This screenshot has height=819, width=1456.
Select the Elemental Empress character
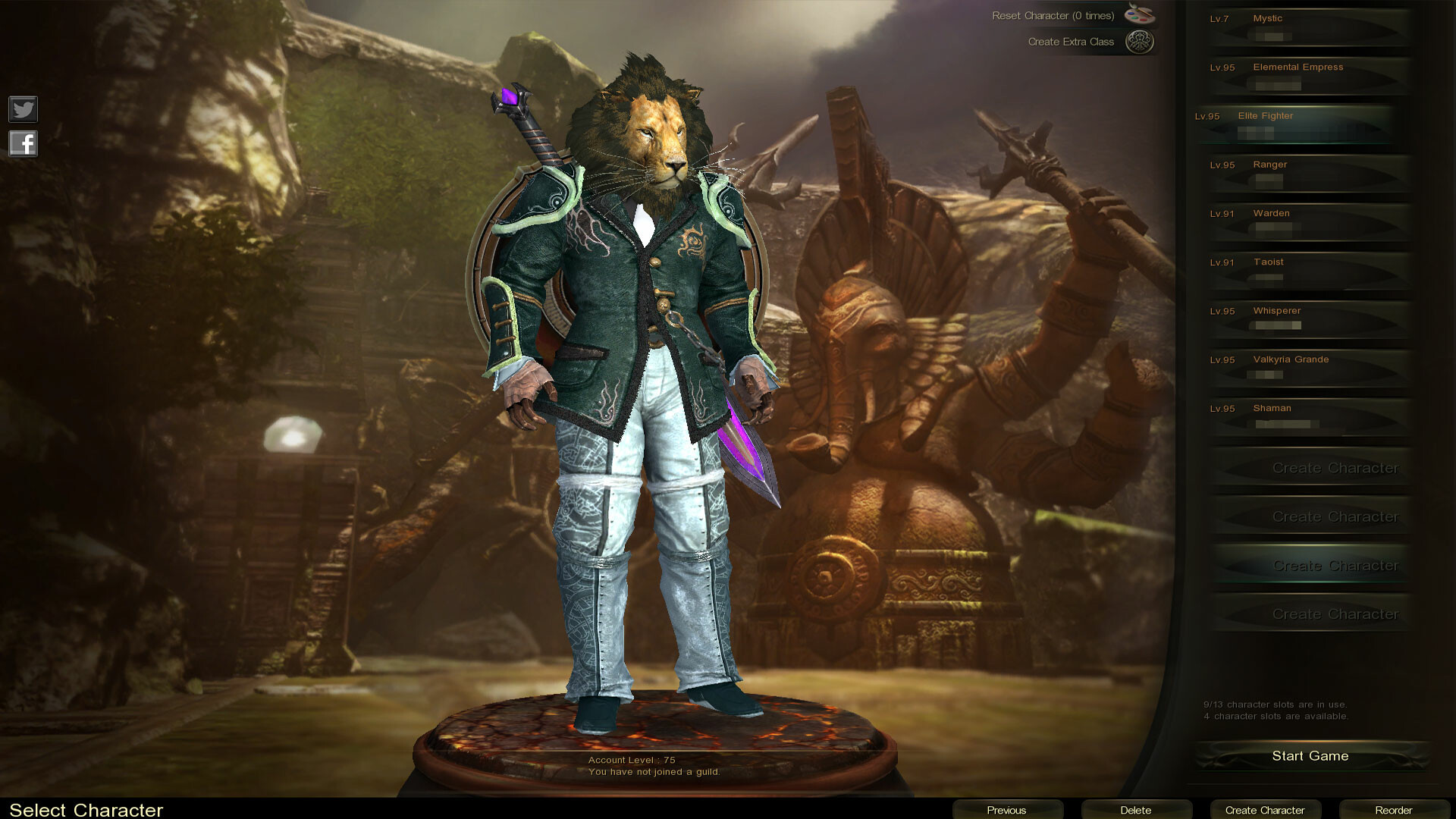[x=1308, y=75]
